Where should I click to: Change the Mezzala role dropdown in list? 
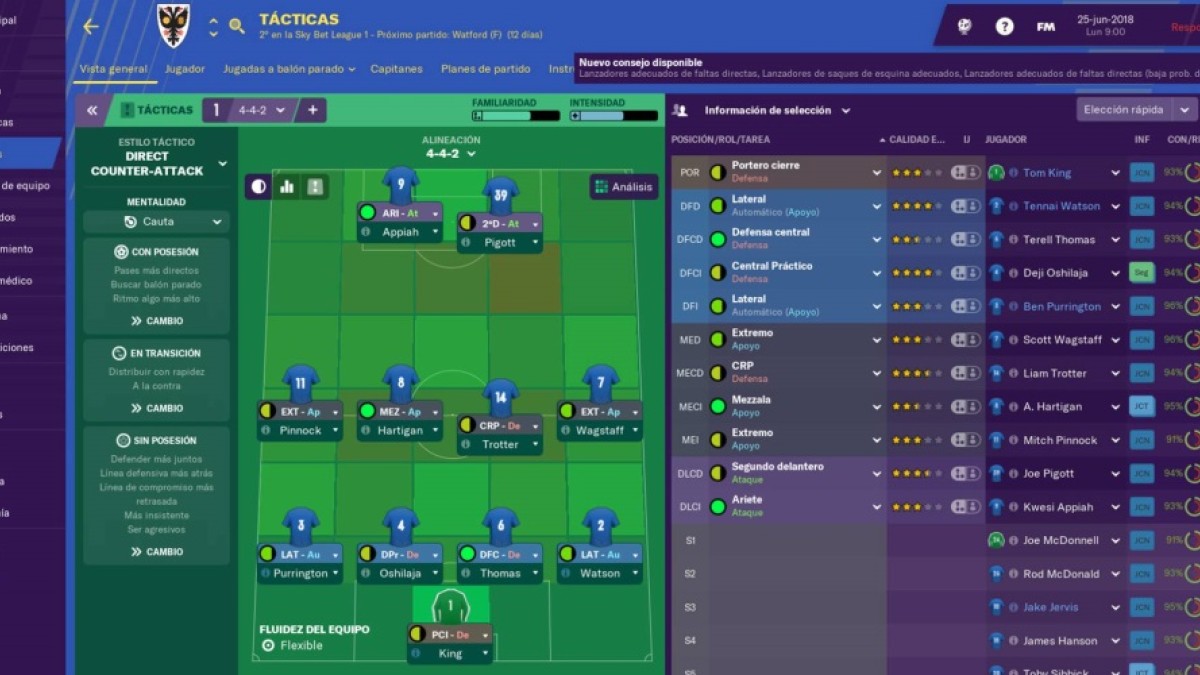(x=876, y=406)
